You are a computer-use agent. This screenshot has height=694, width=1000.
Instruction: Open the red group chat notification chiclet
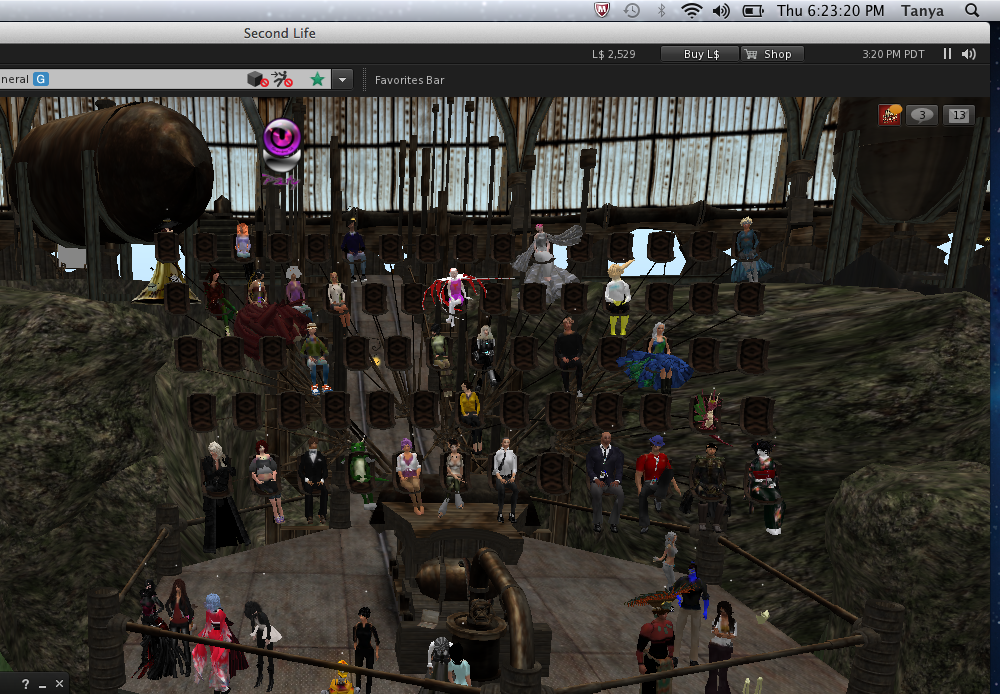[889, 115]
